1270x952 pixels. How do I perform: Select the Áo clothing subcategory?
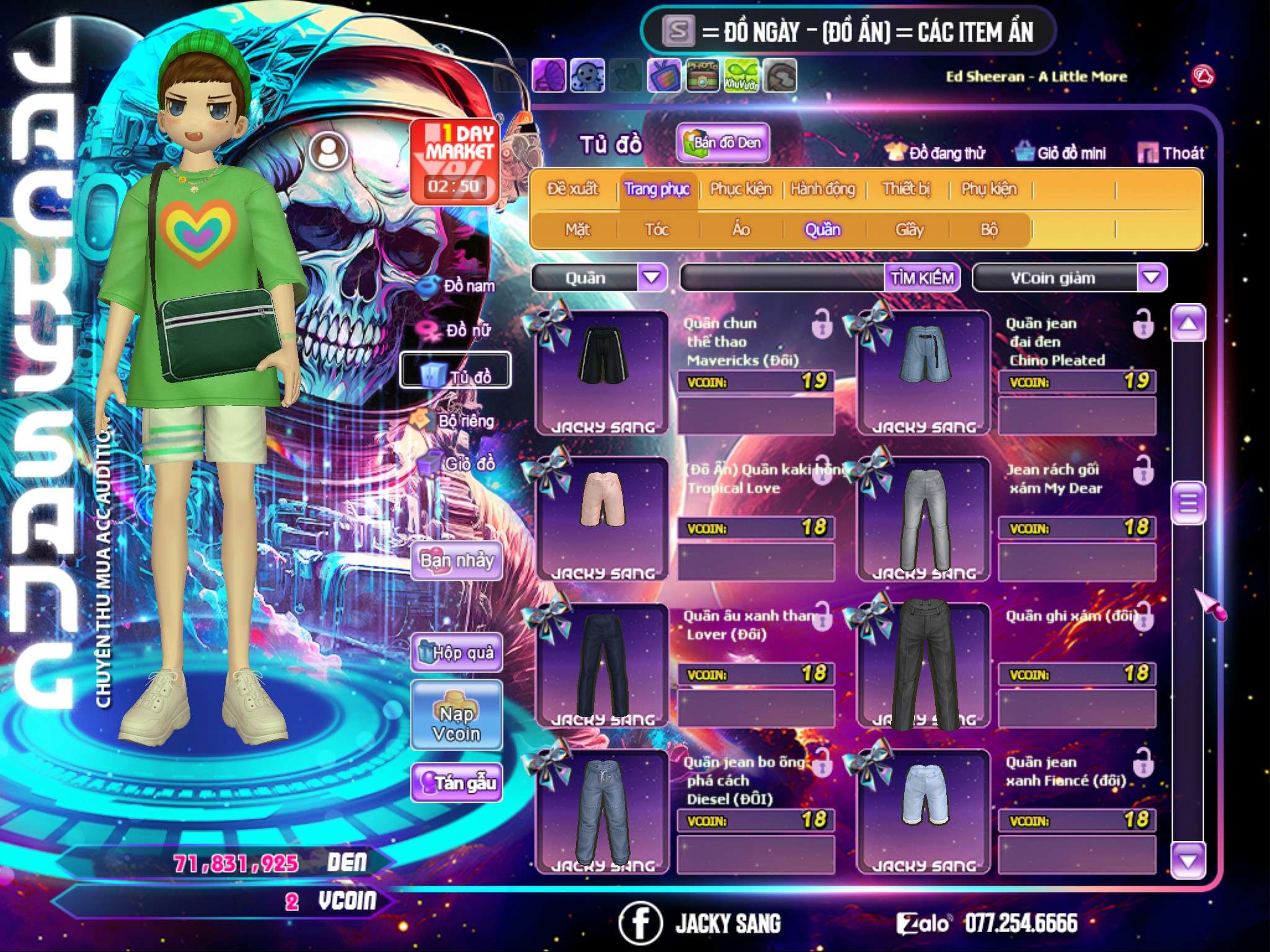pyautogui.click(x=740, y=230)
